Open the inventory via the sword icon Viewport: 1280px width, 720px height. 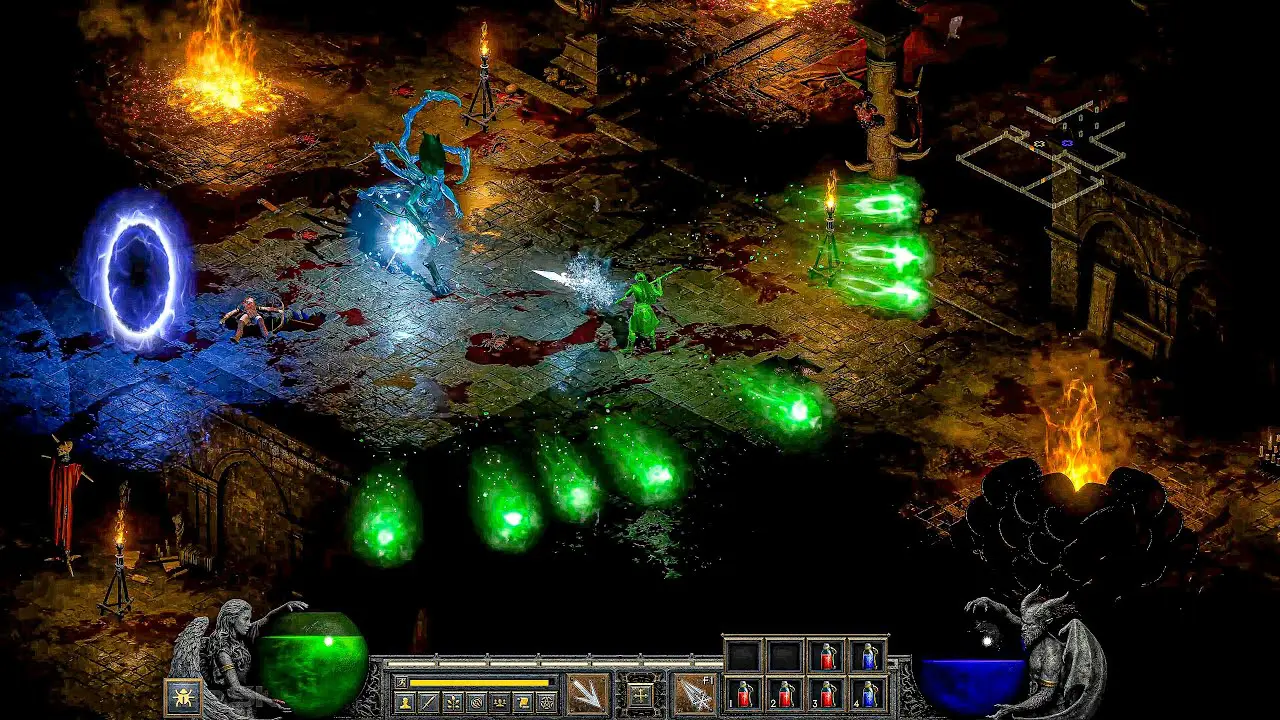point(429,702)
